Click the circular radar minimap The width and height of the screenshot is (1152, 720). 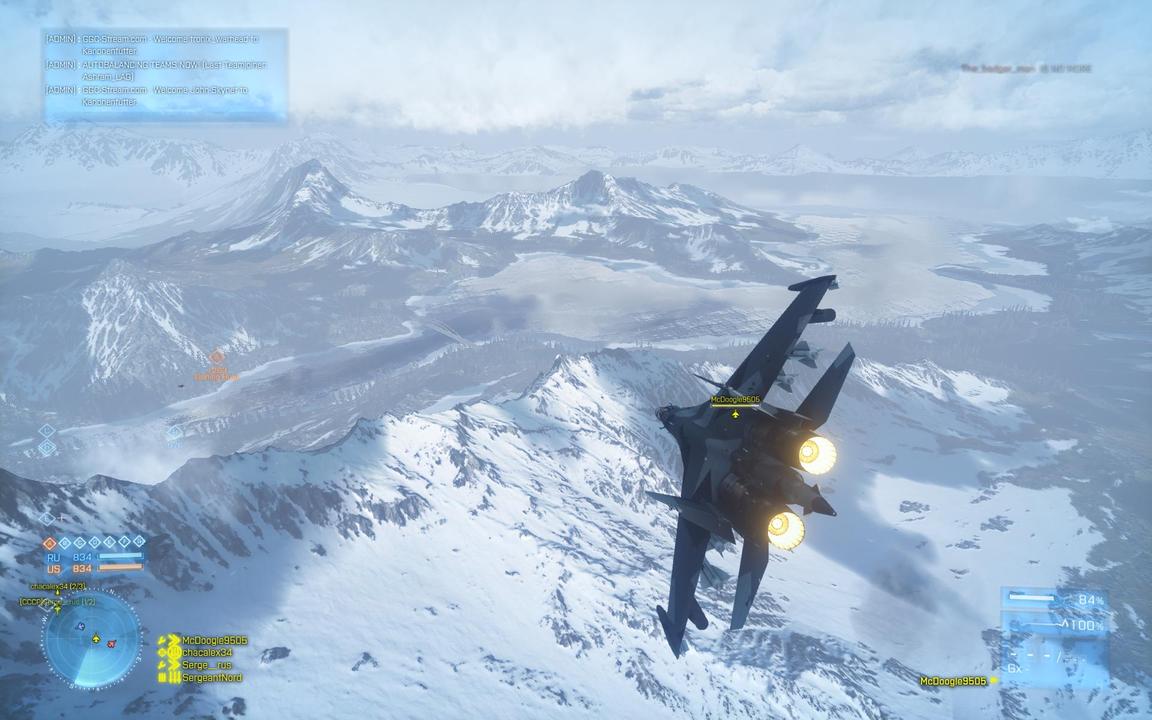(x=92, y=640)
